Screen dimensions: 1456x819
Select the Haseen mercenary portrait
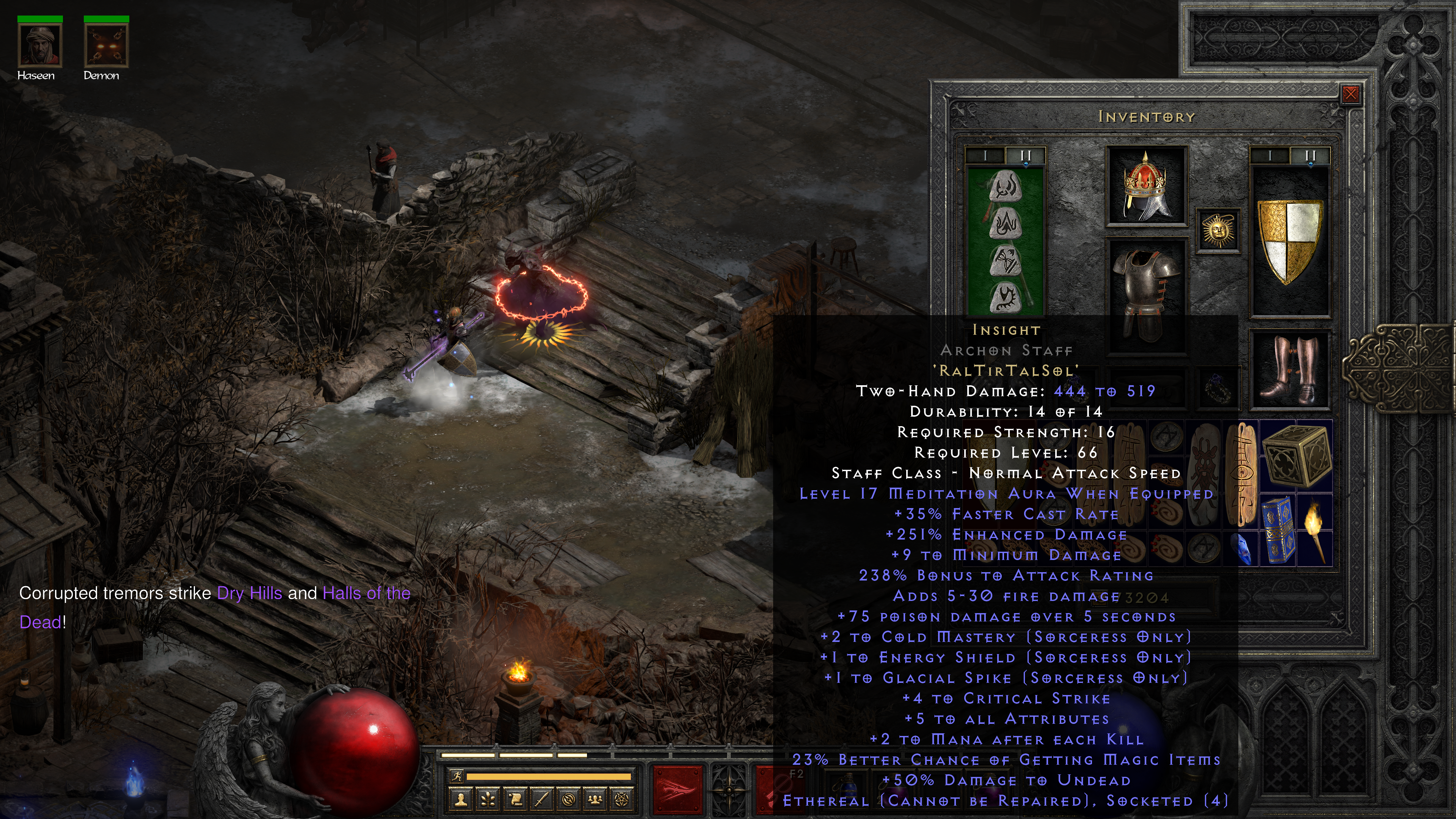[39, 45]
